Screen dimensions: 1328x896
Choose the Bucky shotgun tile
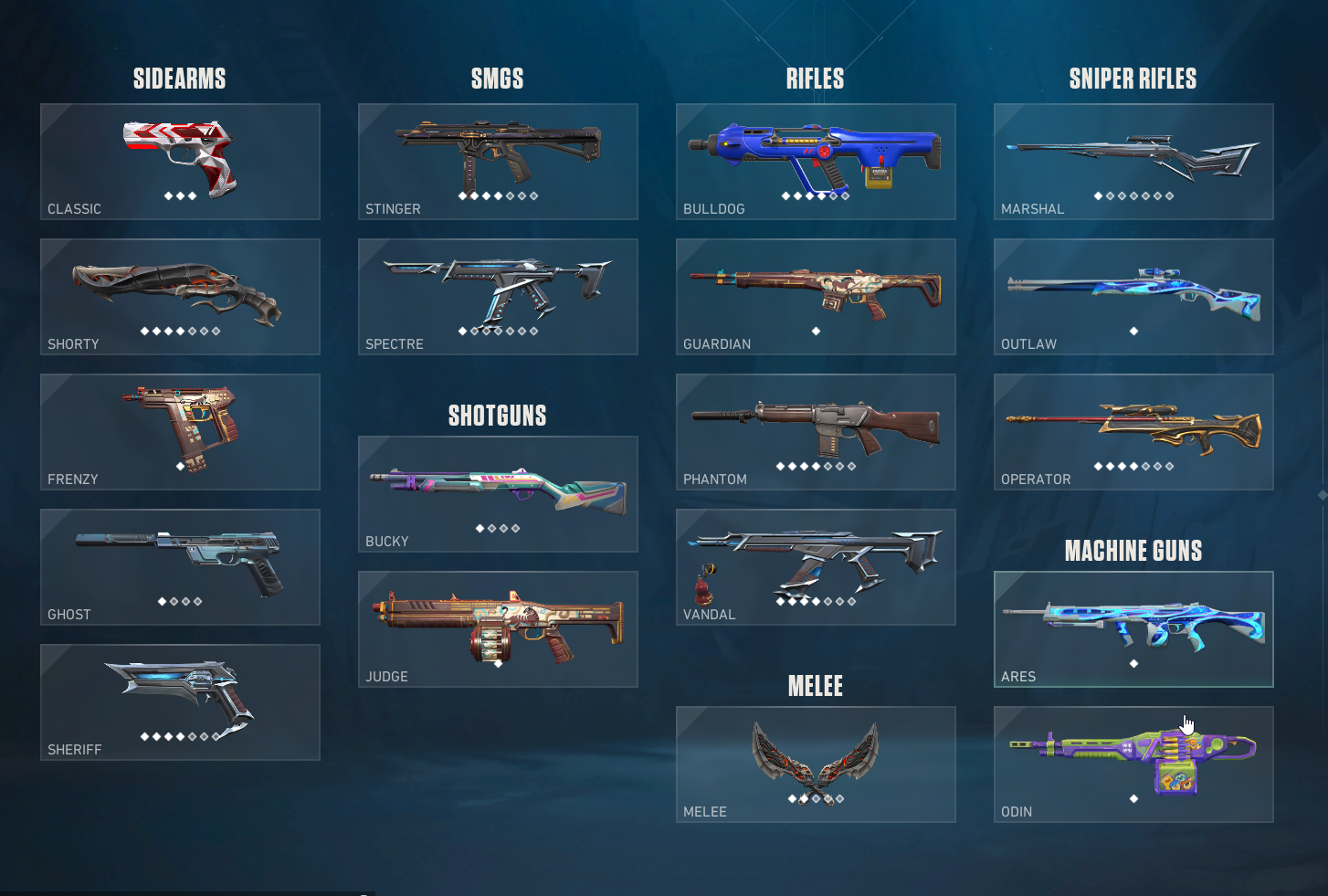[x=498, y=494]
